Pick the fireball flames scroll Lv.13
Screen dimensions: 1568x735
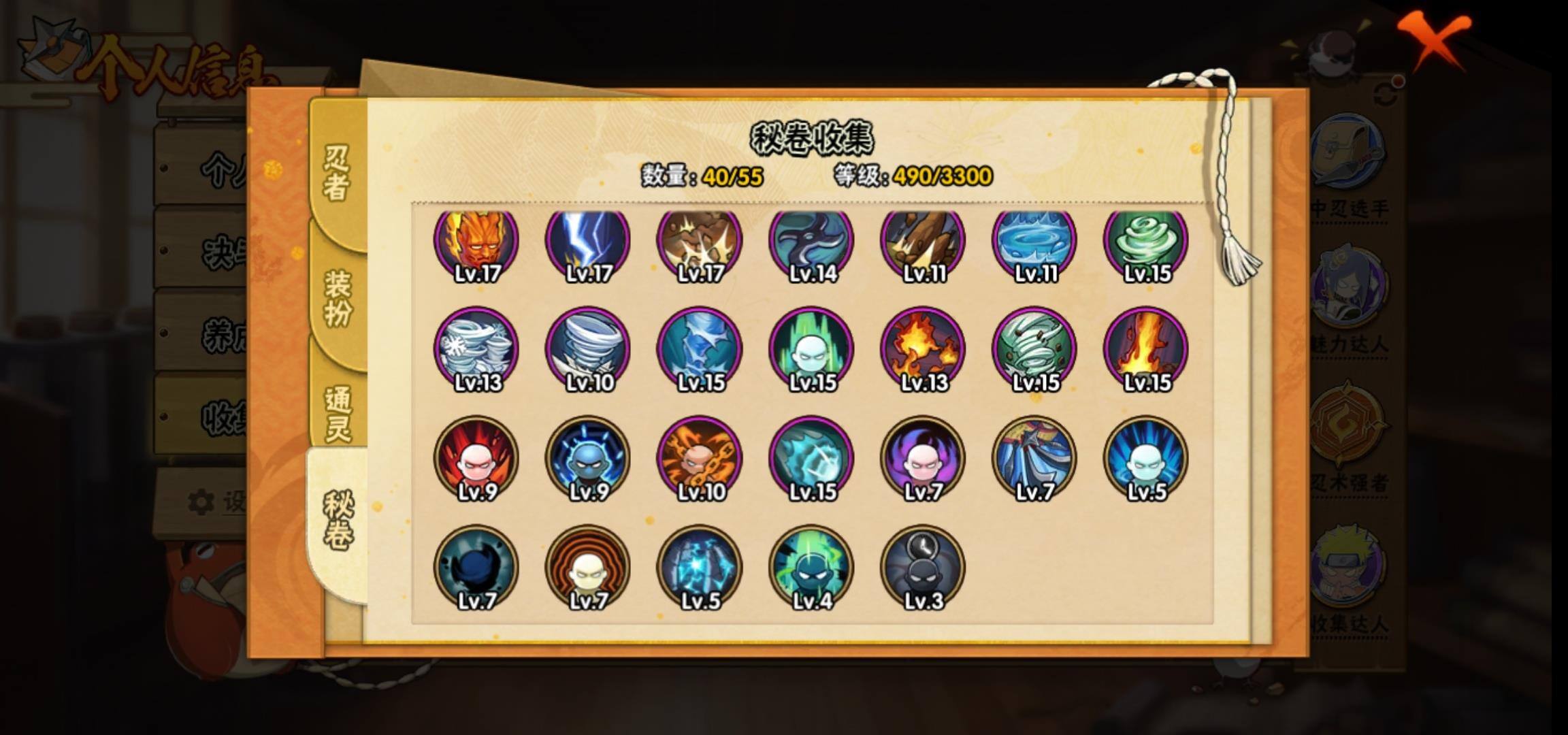pyautogui.click(x=923, y=350)
